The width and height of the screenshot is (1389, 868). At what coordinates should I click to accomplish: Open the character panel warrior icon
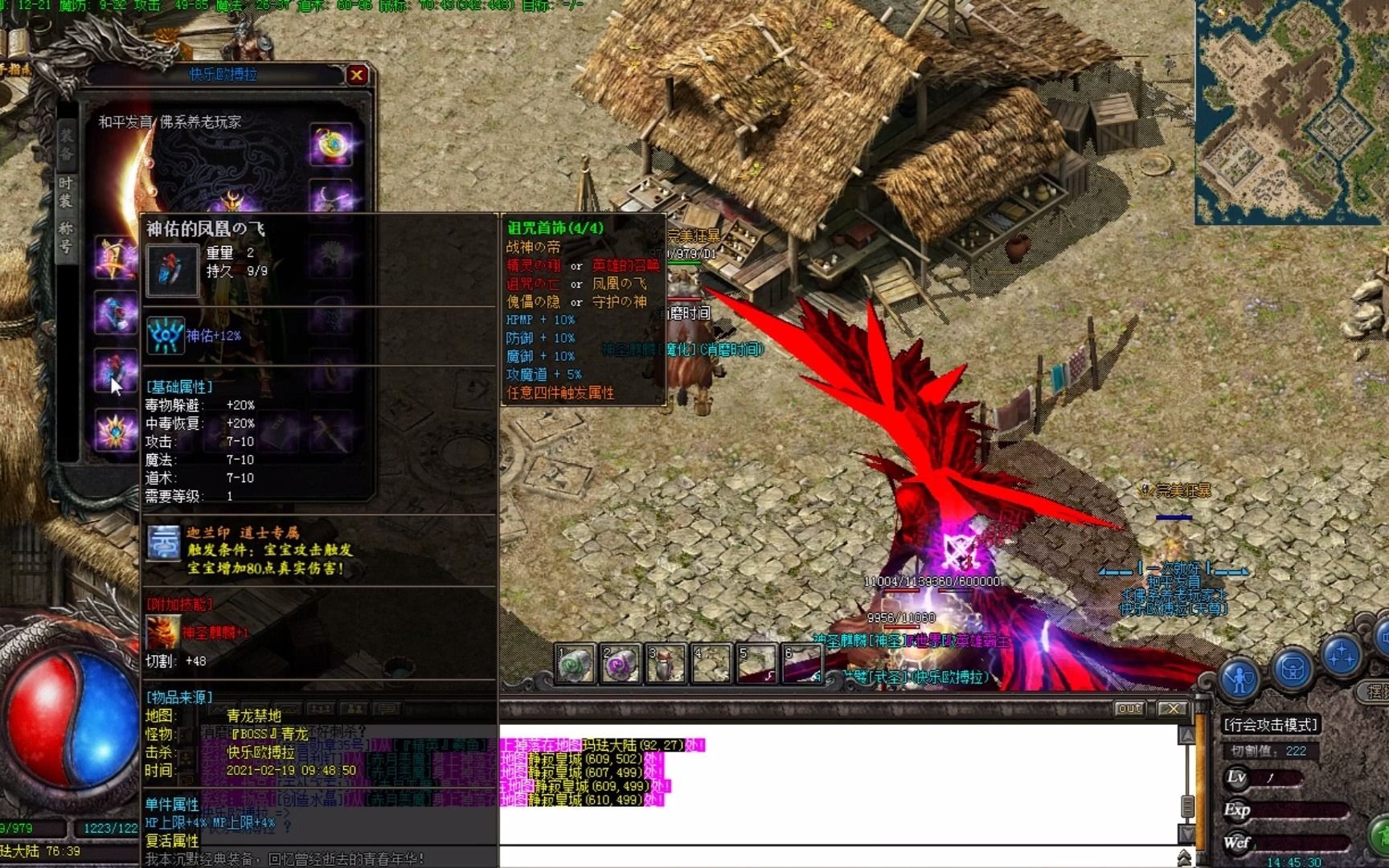click(x=1240, y=679)
